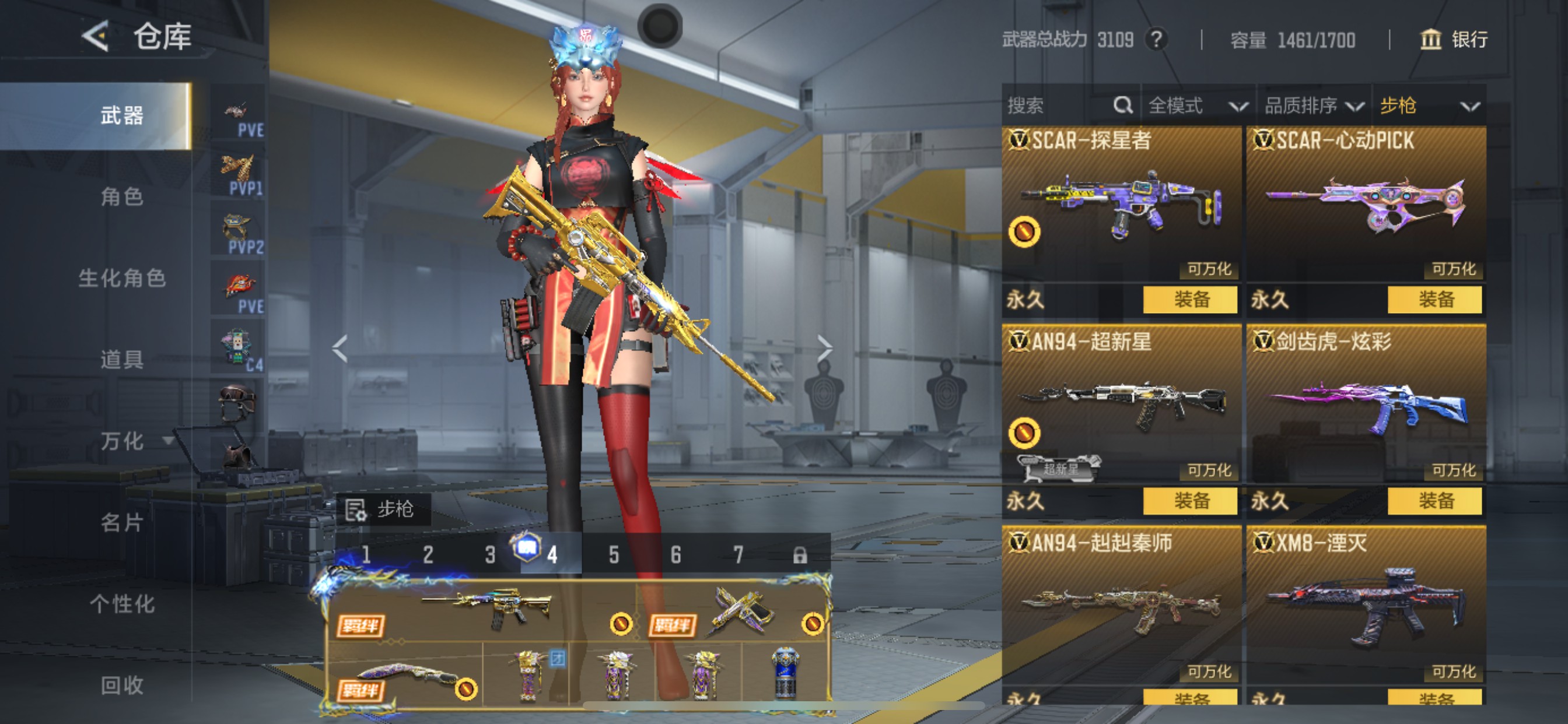Switch to the 名片 tab
This screenshot has height=724, width=1568.
(122, 522)
